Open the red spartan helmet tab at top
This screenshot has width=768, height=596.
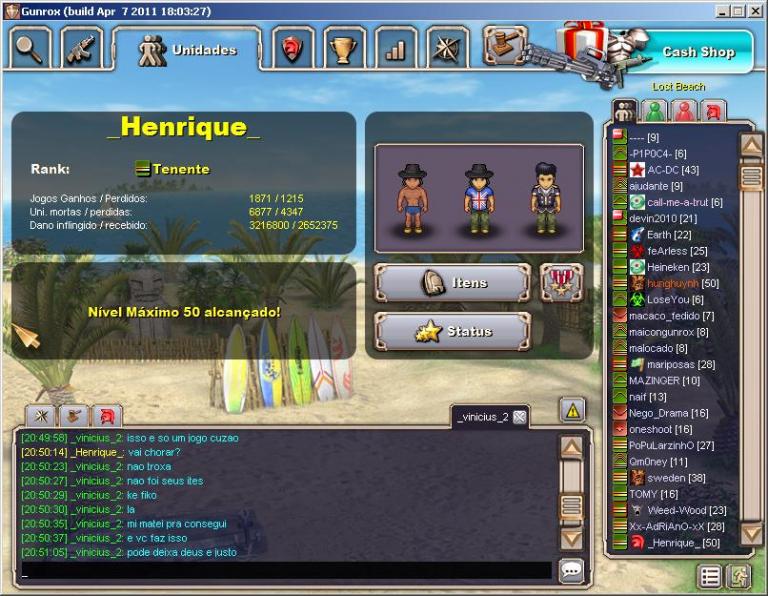click(x=292, y=49)
